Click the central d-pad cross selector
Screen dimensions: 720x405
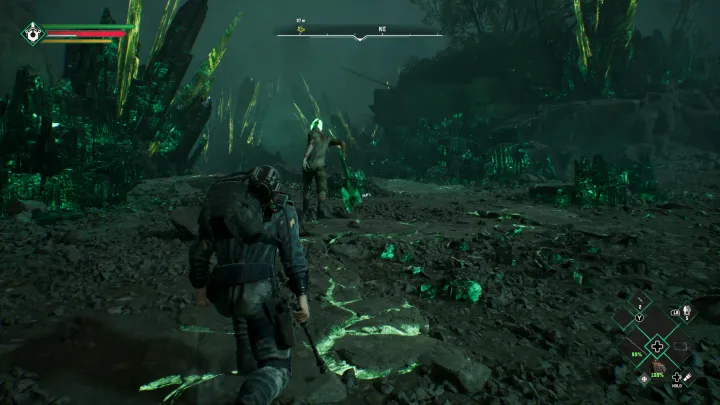657,347
